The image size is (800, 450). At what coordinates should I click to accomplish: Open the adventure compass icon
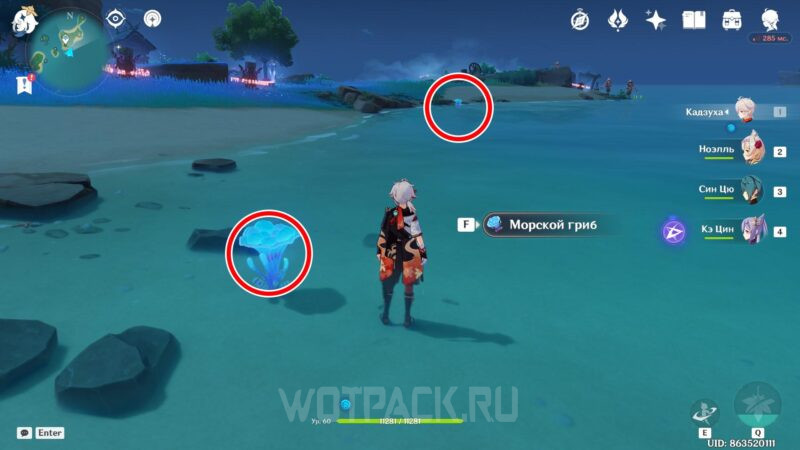coord(580,19)
